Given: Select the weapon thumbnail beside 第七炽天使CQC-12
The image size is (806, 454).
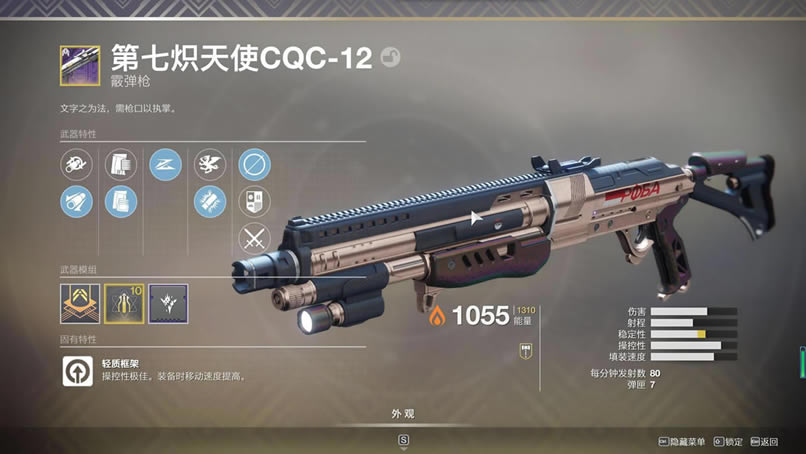Looking at the screenshot, I should click(x=80, y=65).
